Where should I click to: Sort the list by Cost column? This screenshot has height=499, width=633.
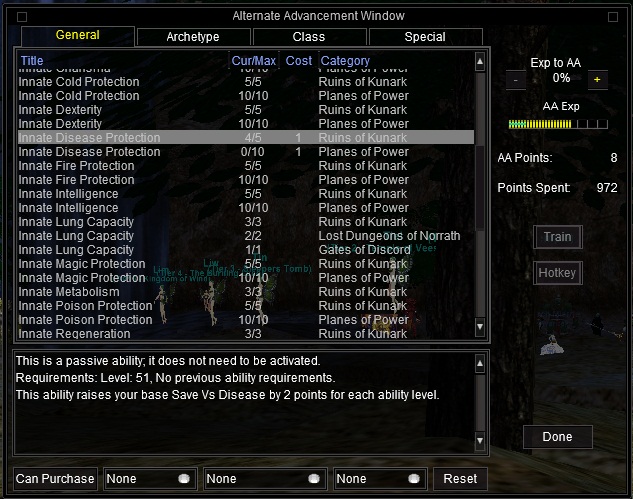tap(298, 61)
